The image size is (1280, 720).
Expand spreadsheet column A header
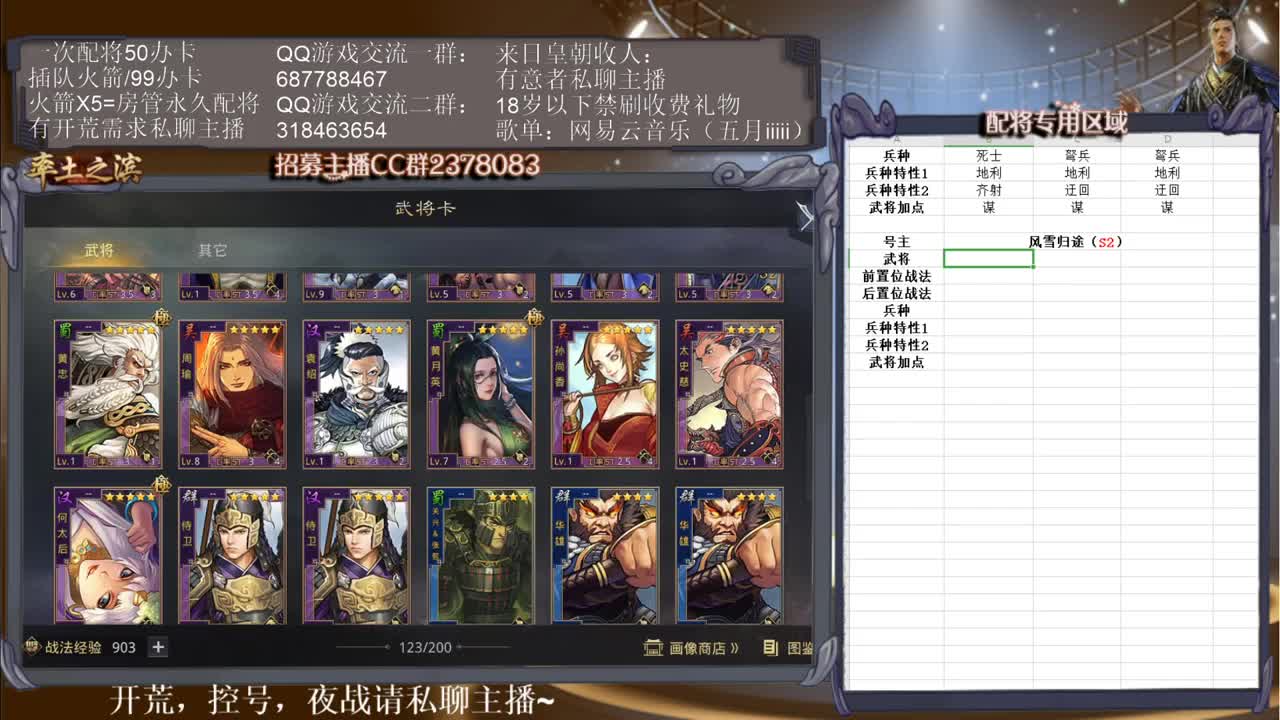click(x=896, y=138)
